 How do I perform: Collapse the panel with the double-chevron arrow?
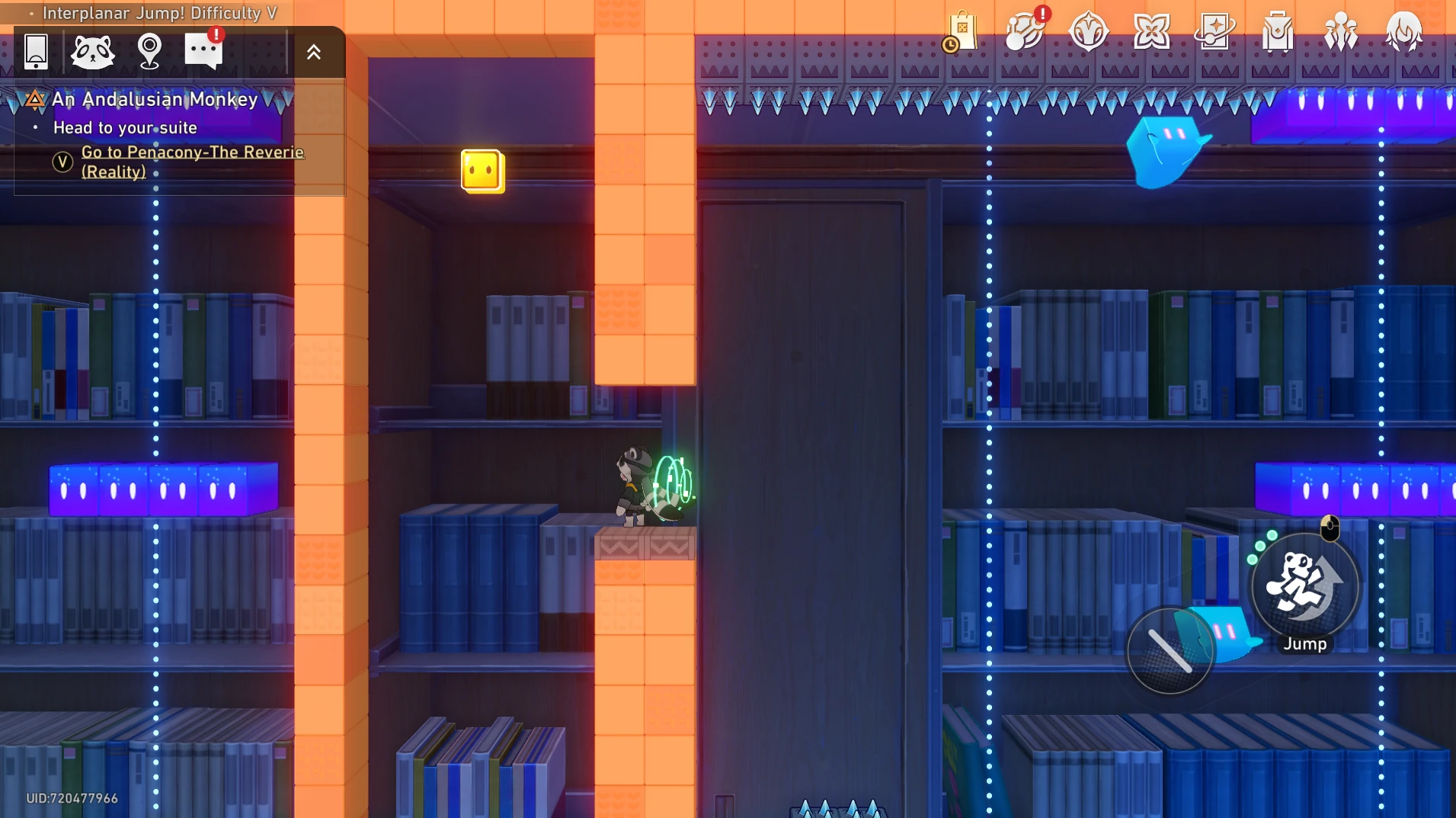pos(314,52)
